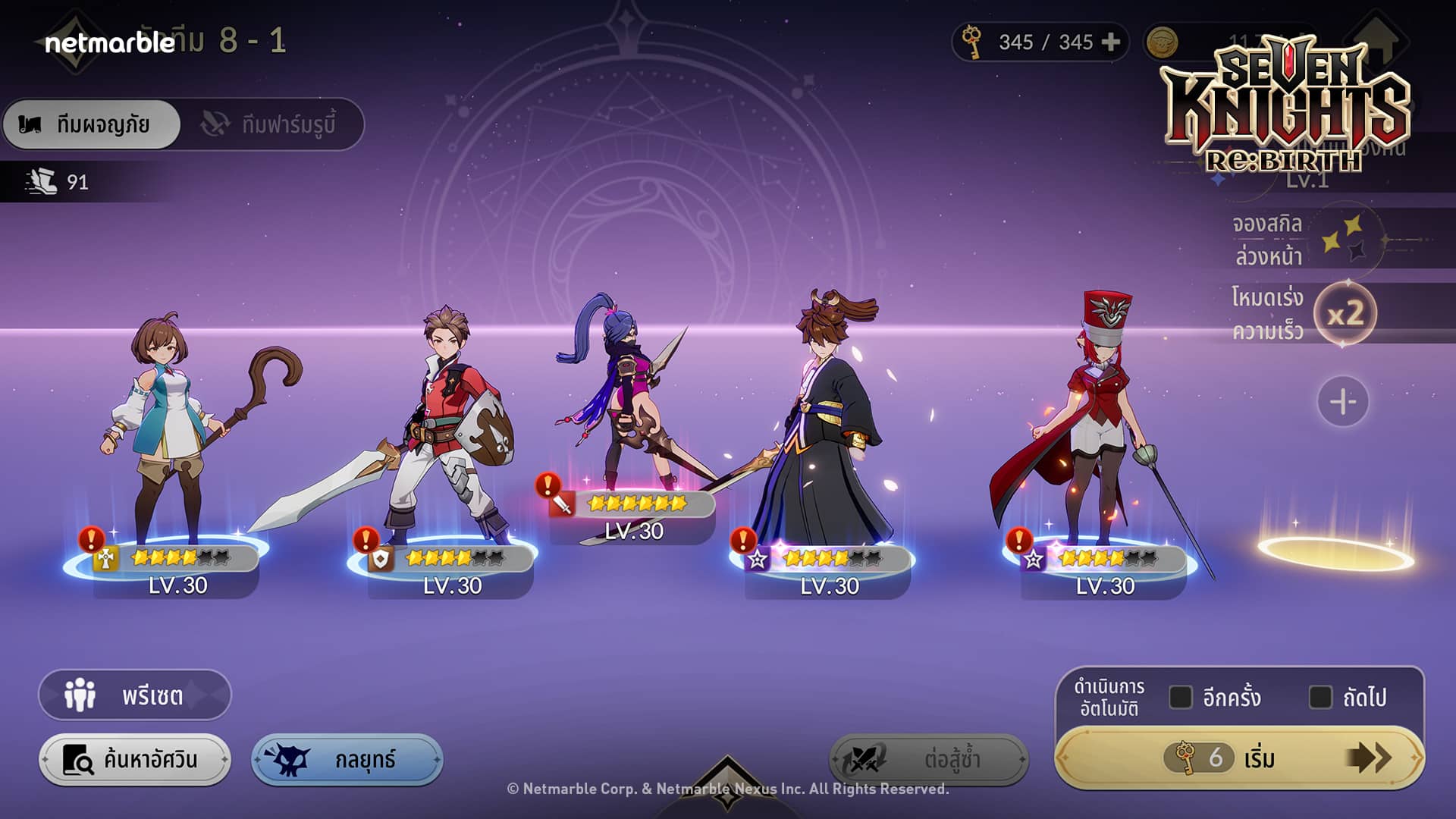
Task: Select the empty golden ring slot
Action: click(1336, 552)
